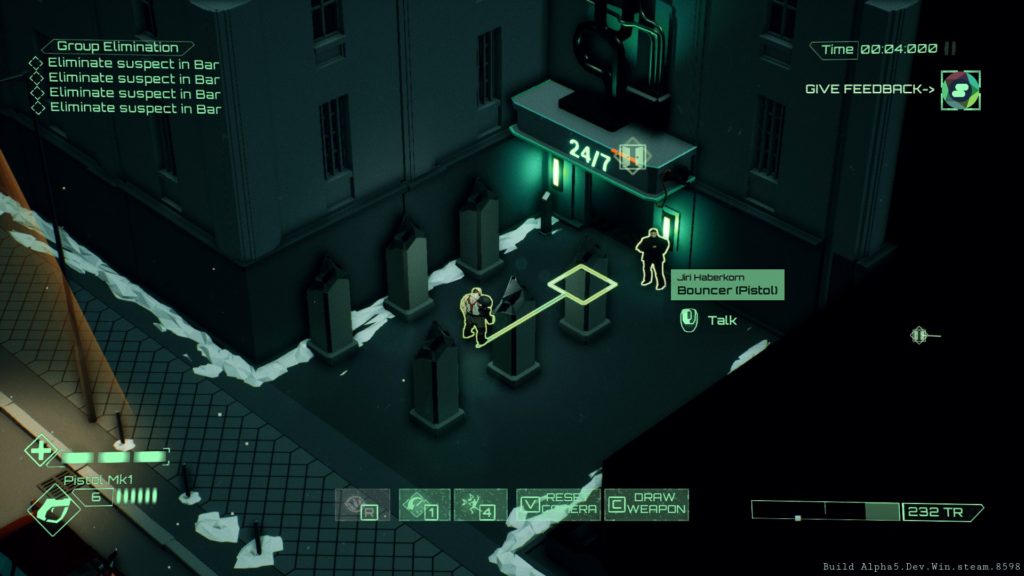
Task: Activate the ability icon labeled 4
Action: click(x=480, y=505)
